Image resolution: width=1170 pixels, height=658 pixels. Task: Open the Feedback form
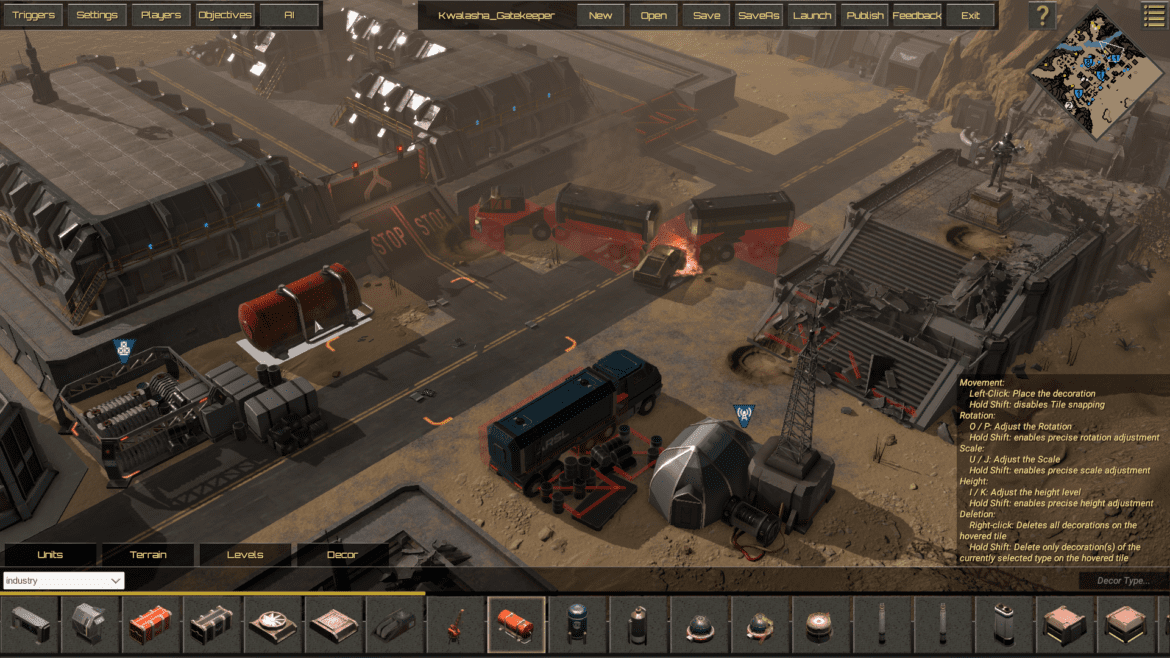point(916,15)
